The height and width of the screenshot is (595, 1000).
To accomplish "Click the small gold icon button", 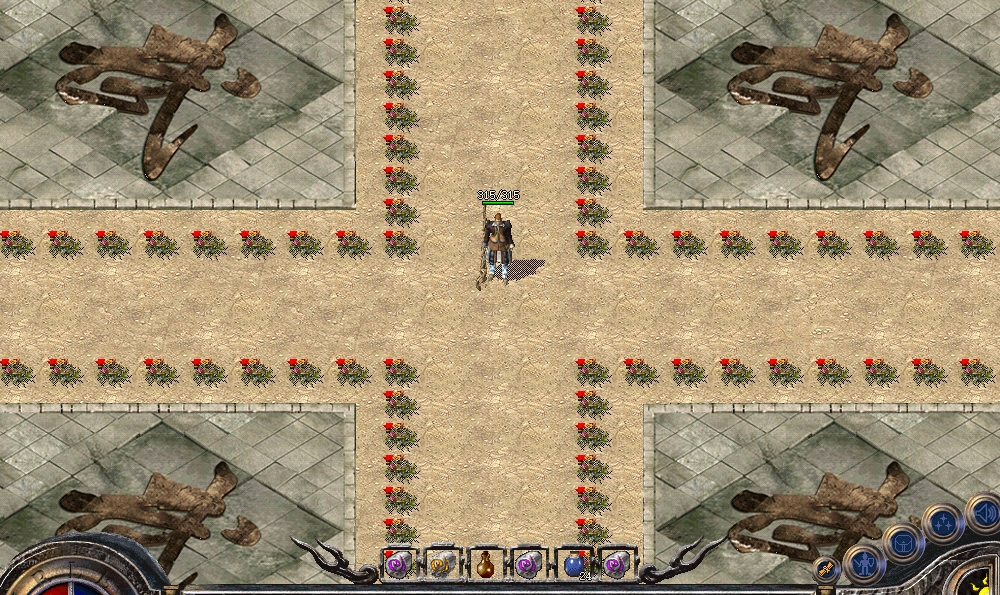I will 826,570.
